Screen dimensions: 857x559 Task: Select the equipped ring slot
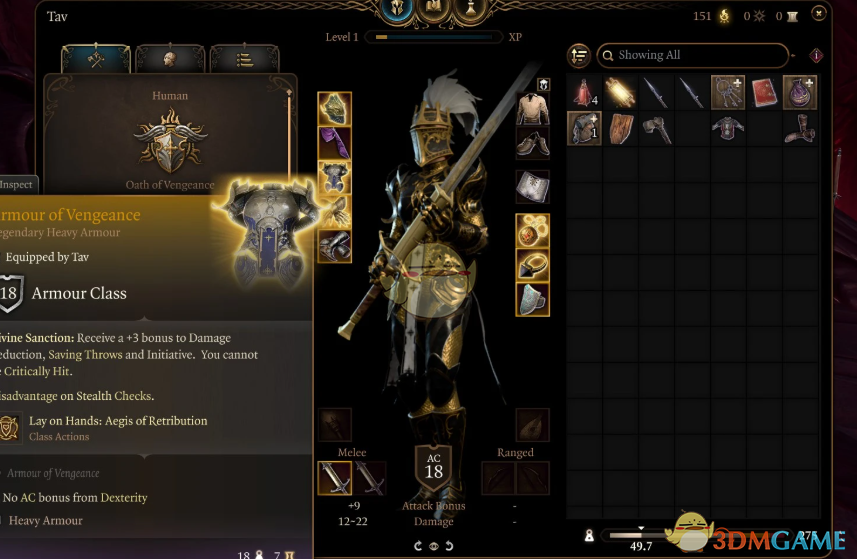pos(532,265)
